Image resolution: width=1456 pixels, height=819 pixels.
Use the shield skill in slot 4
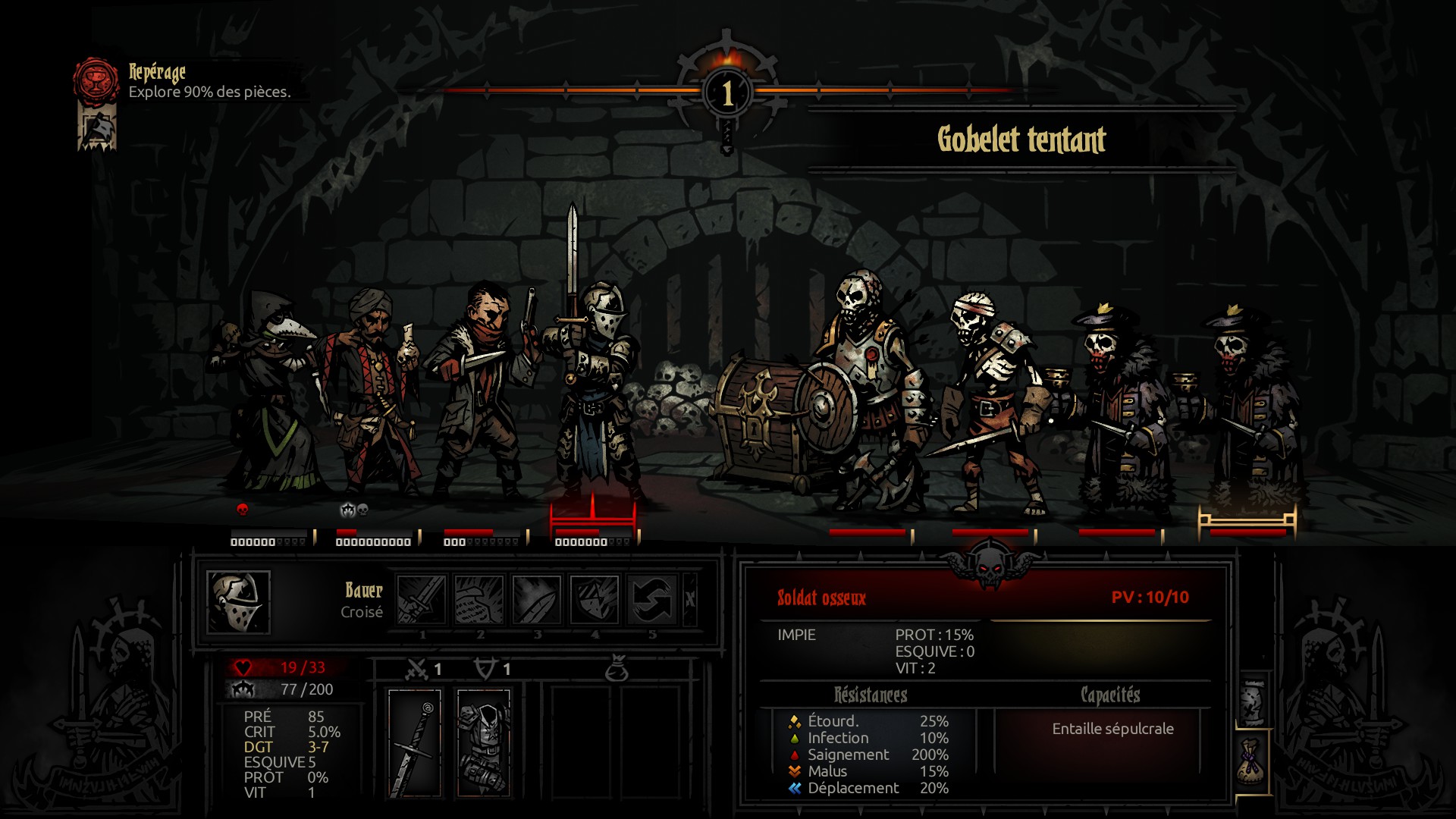coord(595,599)
